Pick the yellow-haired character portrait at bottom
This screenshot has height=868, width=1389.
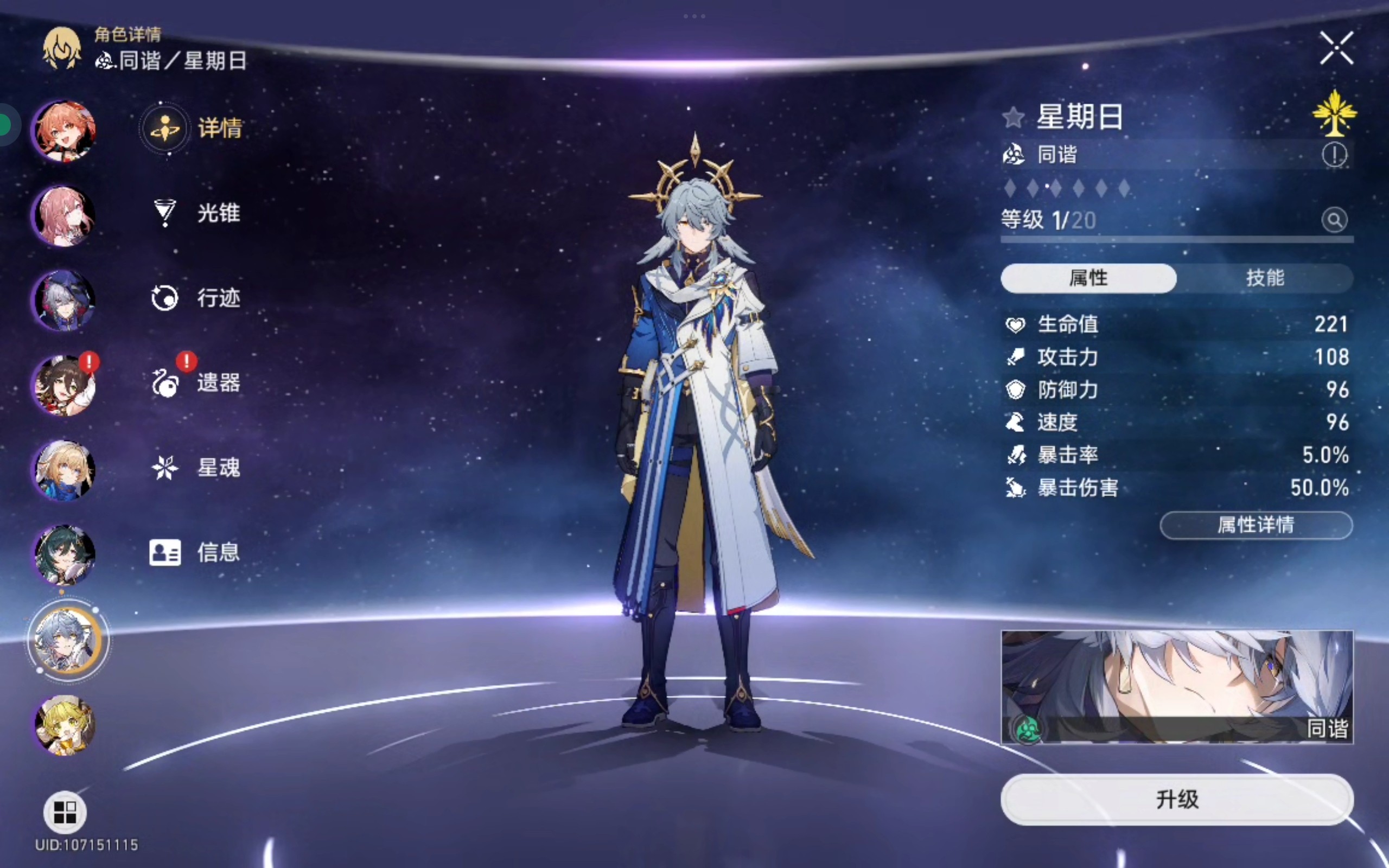[x=64, y=724]
